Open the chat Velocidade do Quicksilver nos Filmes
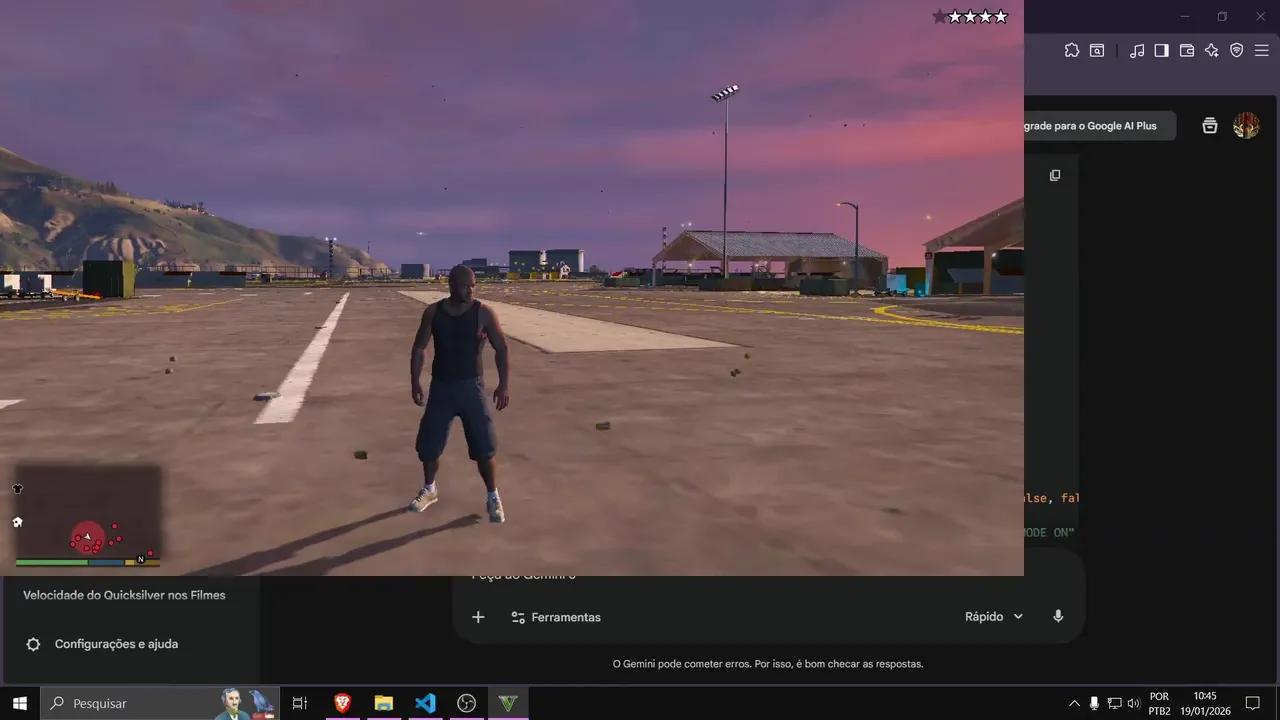The height and width of the screenshot is (720, 1280). coord(125,594)
